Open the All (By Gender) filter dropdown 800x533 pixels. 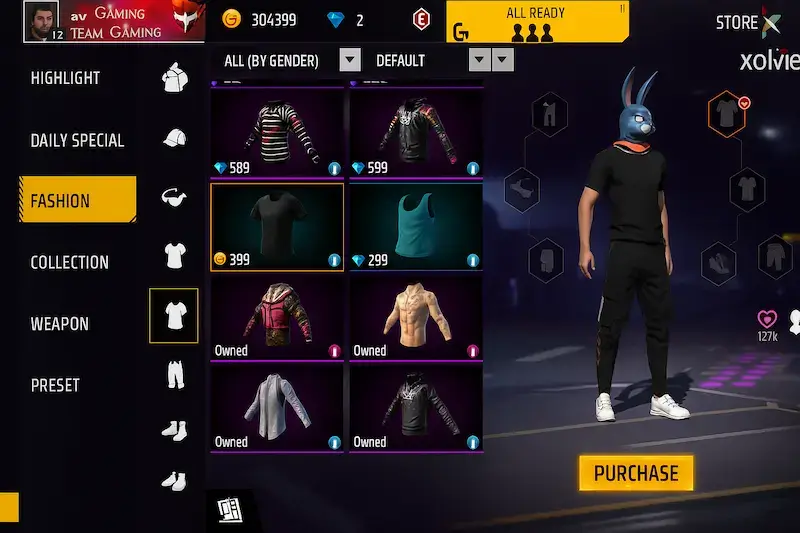tap(349, 60)
